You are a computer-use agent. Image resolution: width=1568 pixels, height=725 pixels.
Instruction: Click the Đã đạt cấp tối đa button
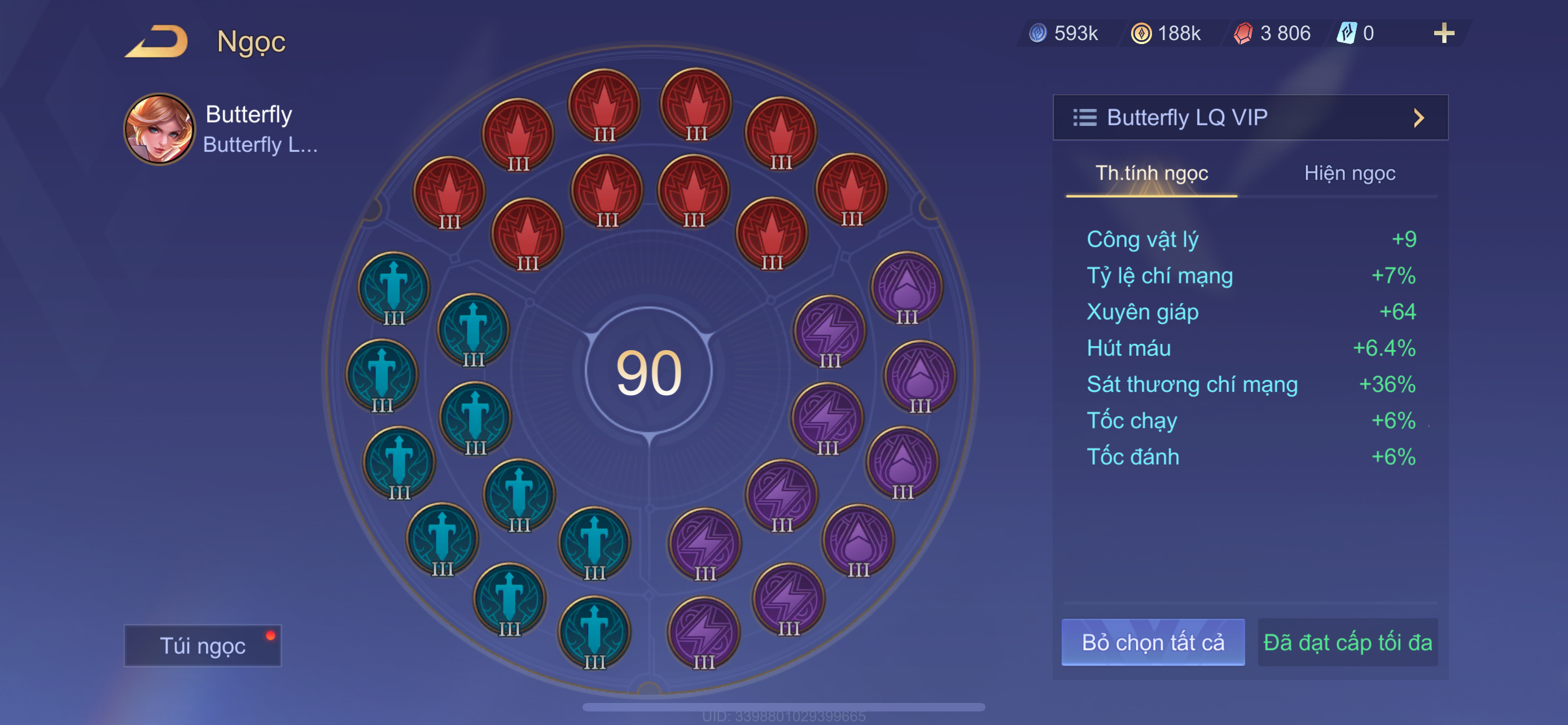pos(1347,642)
